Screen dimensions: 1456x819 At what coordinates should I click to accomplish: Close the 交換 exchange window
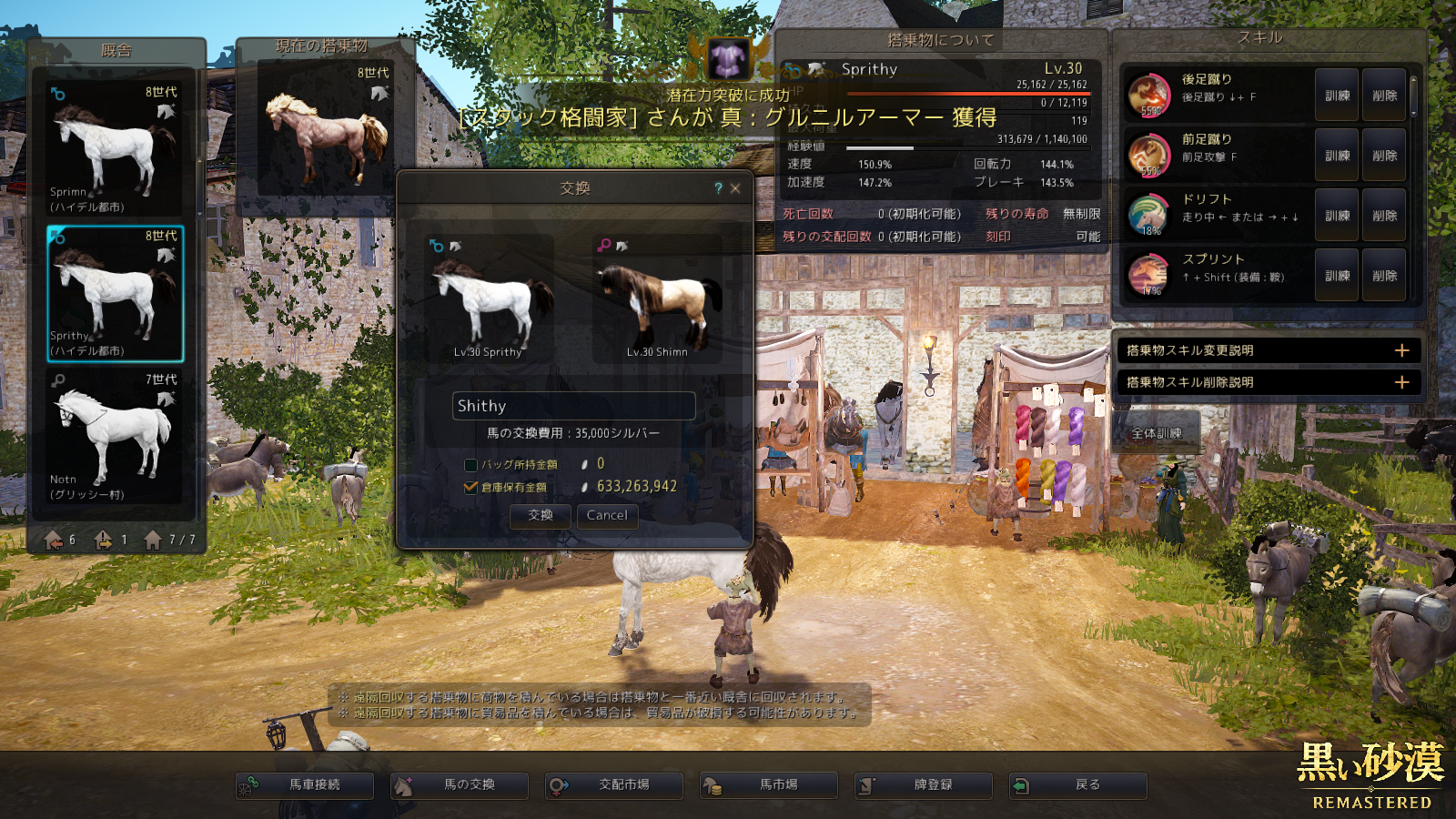point(735,188)
